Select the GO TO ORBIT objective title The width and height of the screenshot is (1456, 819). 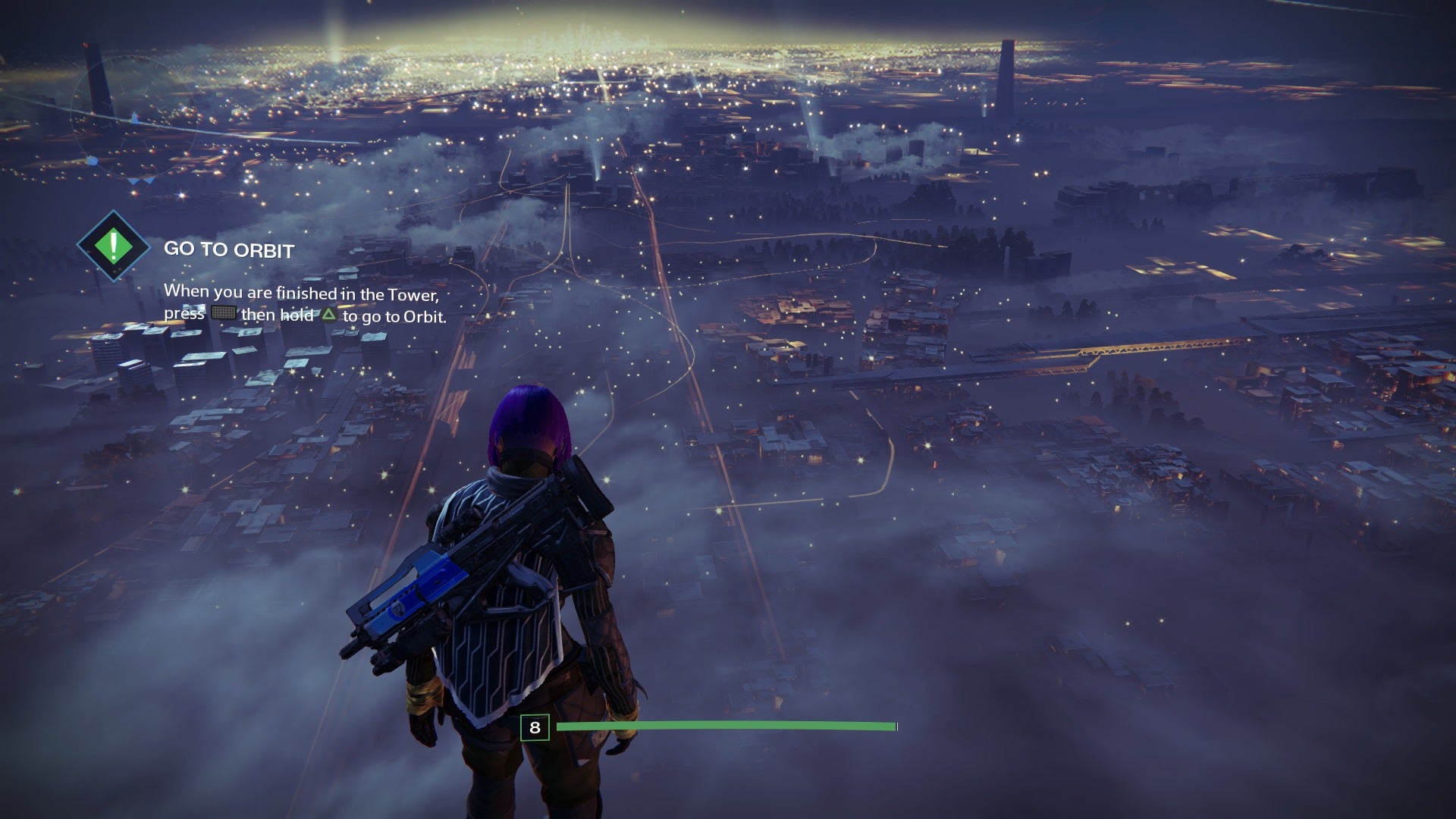pyautogui.click(x=229, y=249)
